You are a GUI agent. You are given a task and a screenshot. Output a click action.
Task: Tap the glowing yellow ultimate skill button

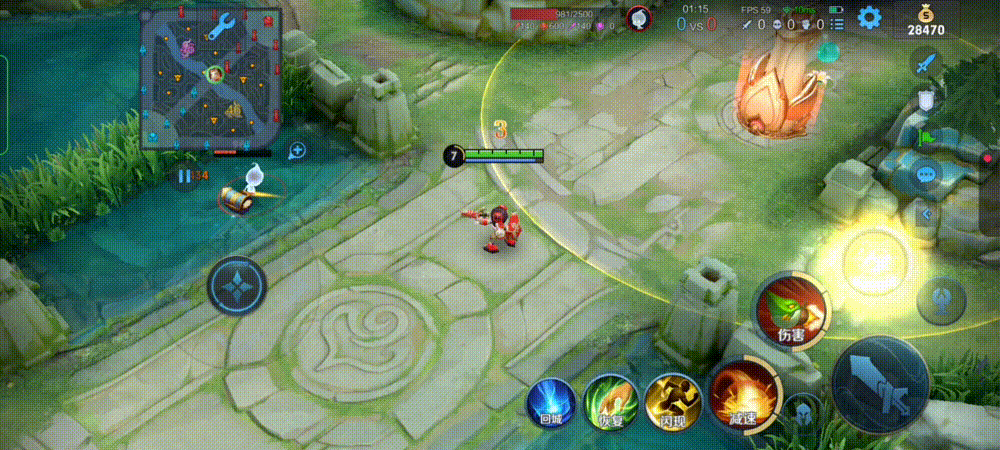pos(868,262)
